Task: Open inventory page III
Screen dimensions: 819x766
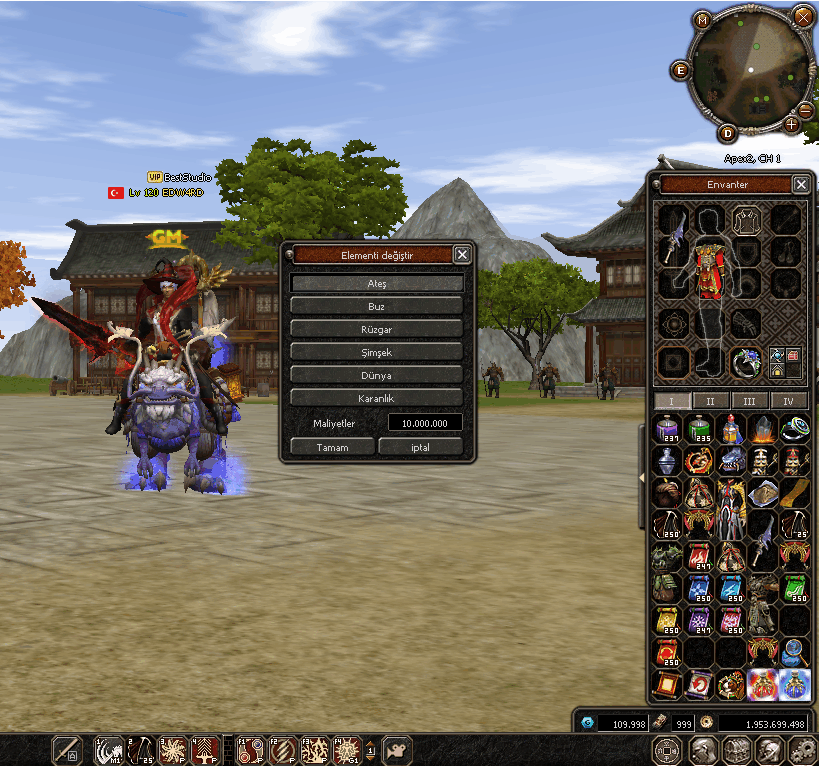Action: [x=750, y=401]
